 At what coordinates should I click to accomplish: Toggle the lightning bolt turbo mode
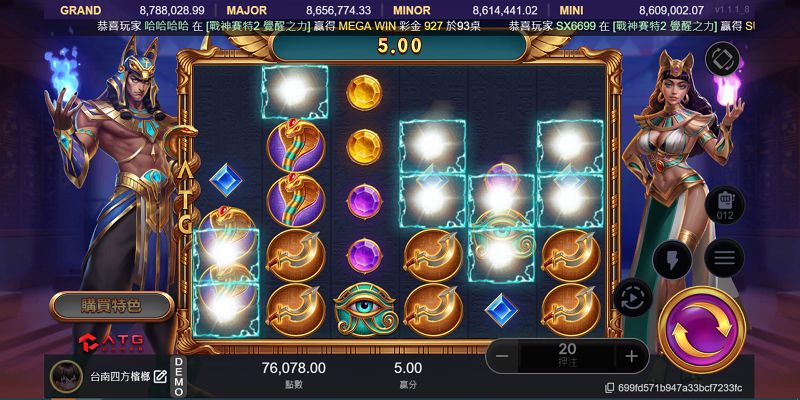(x=672, y=260)
